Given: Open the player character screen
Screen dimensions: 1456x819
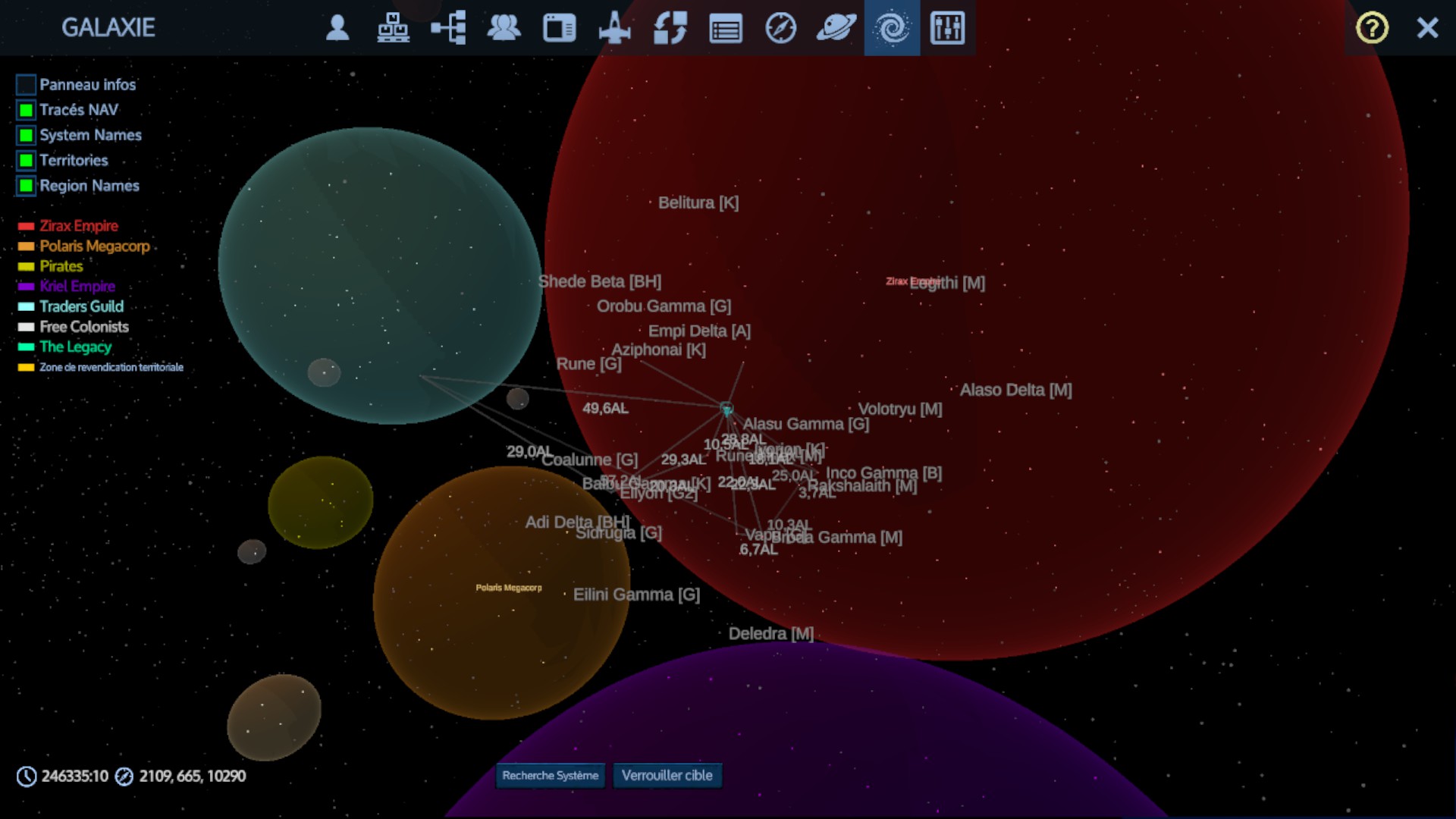Looking at the screenshot, I should click(338, 28).
